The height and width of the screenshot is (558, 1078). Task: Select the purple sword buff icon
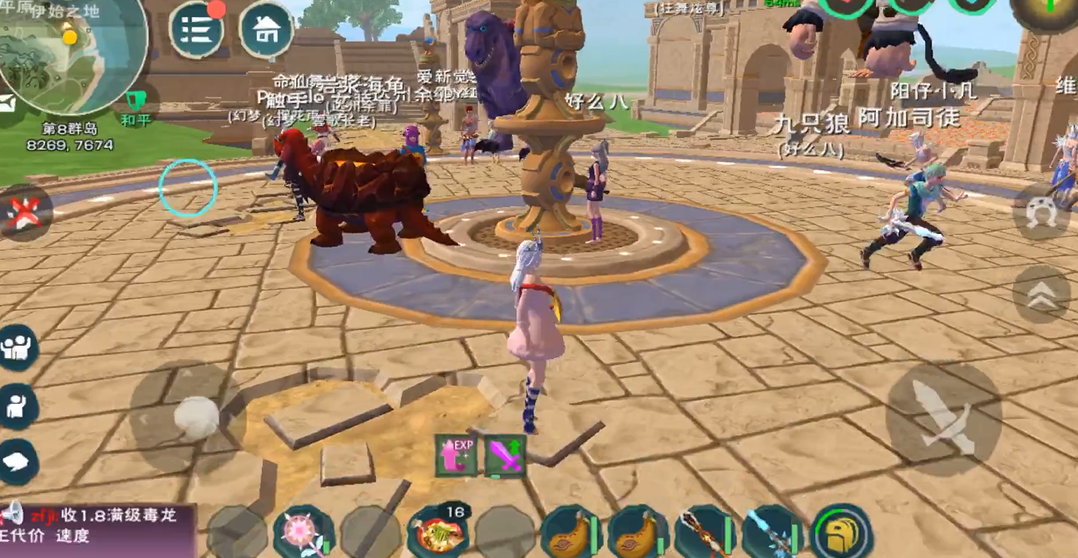click(505, 455)
